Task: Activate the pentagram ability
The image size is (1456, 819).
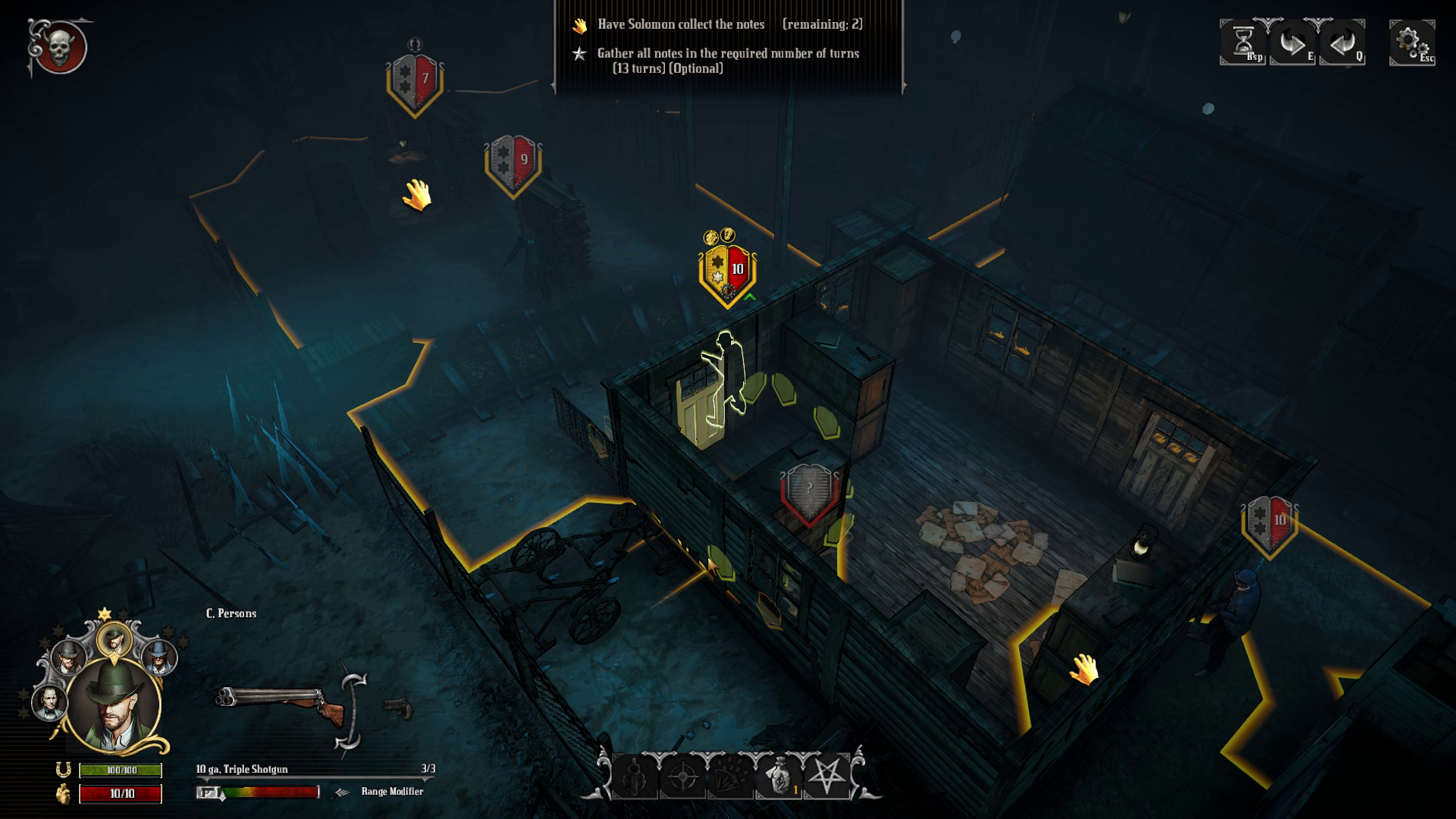Action: (827, 777)
